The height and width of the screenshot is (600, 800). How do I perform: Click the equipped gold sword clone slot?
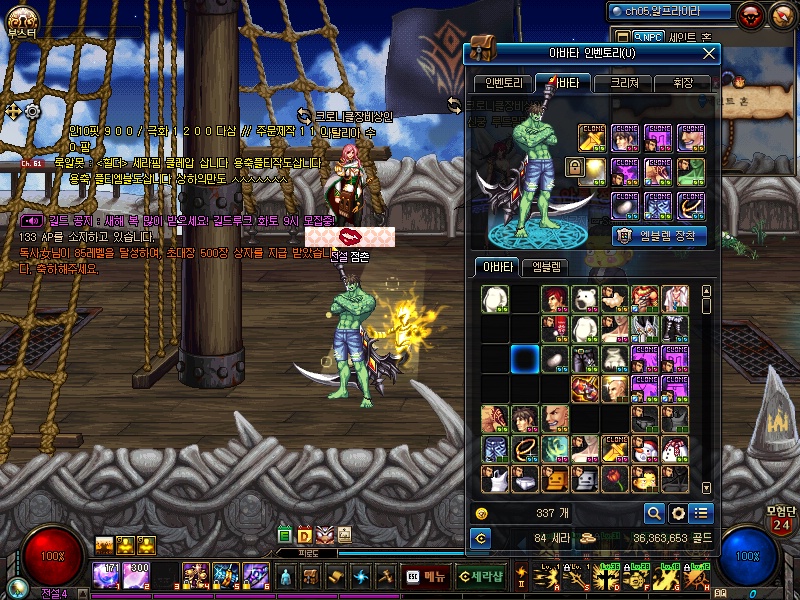point(594,137)
